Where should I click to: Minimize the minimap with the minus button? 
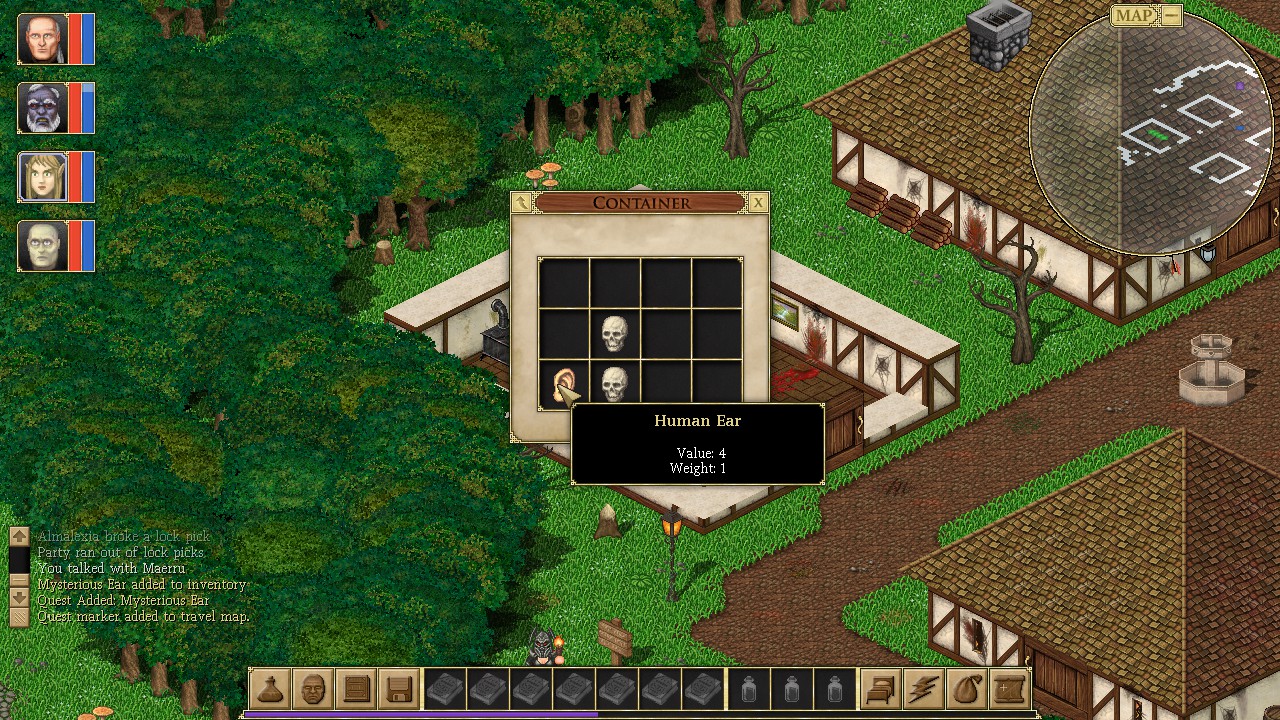coord(1171,15)
